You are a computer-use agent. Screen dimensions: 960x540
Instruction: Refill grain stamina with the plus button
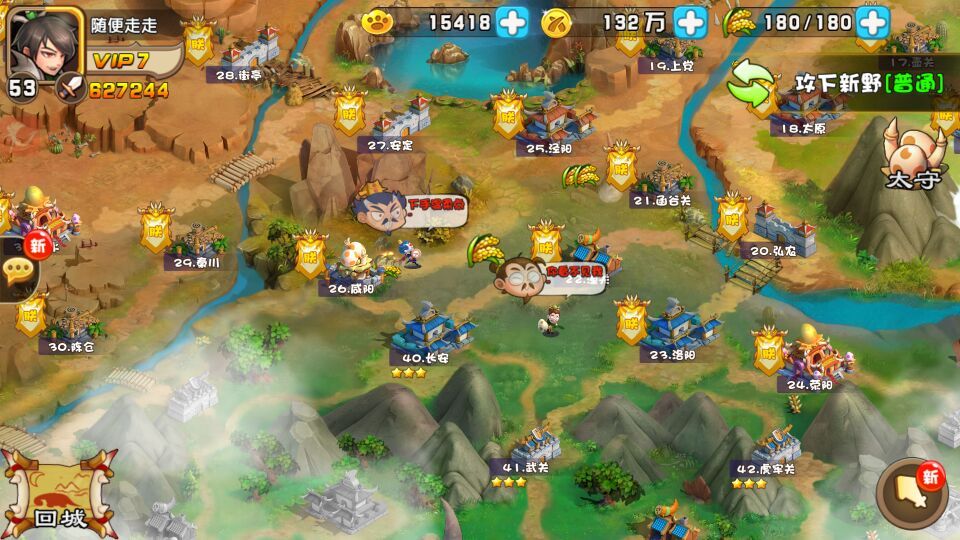click(872, 21)
